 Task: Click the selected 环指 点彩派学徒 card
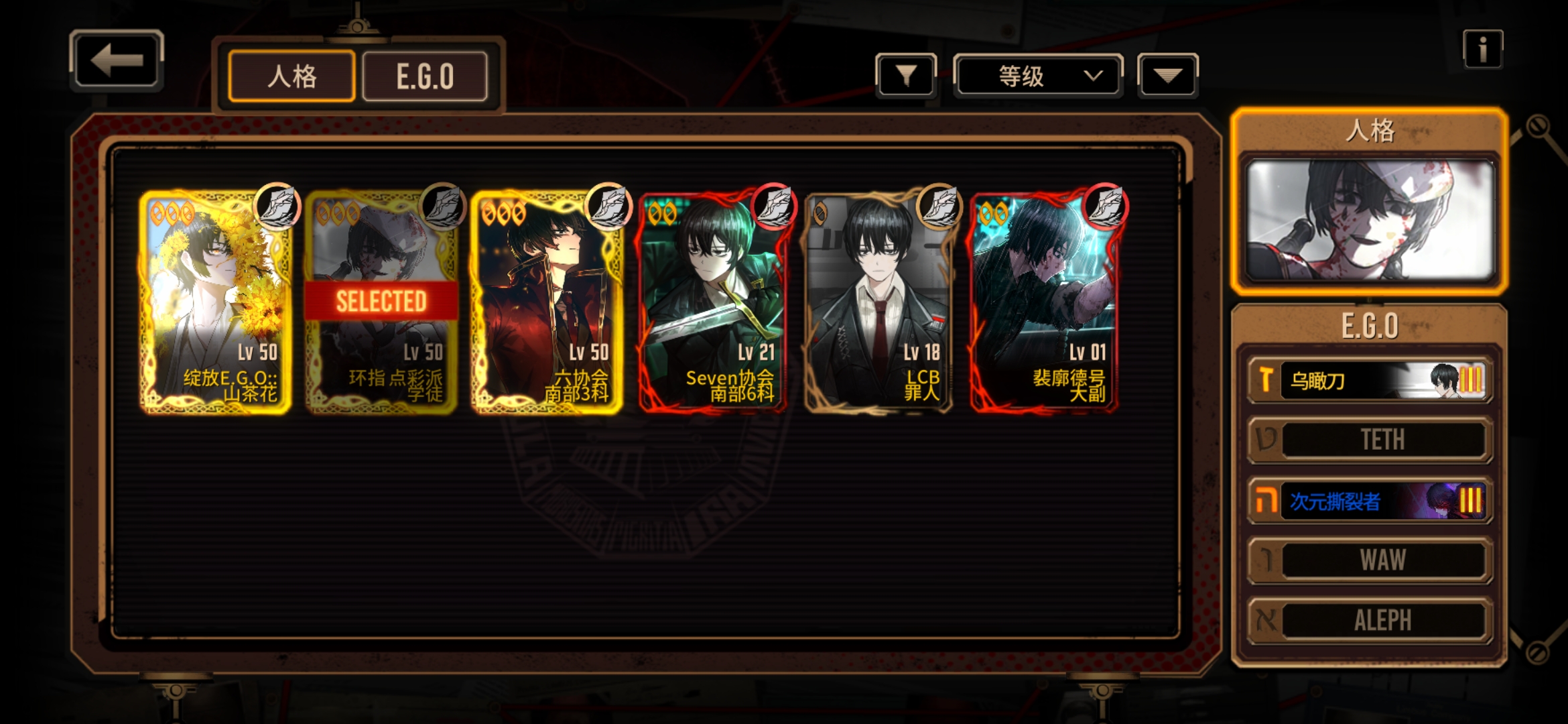[381, 302]
